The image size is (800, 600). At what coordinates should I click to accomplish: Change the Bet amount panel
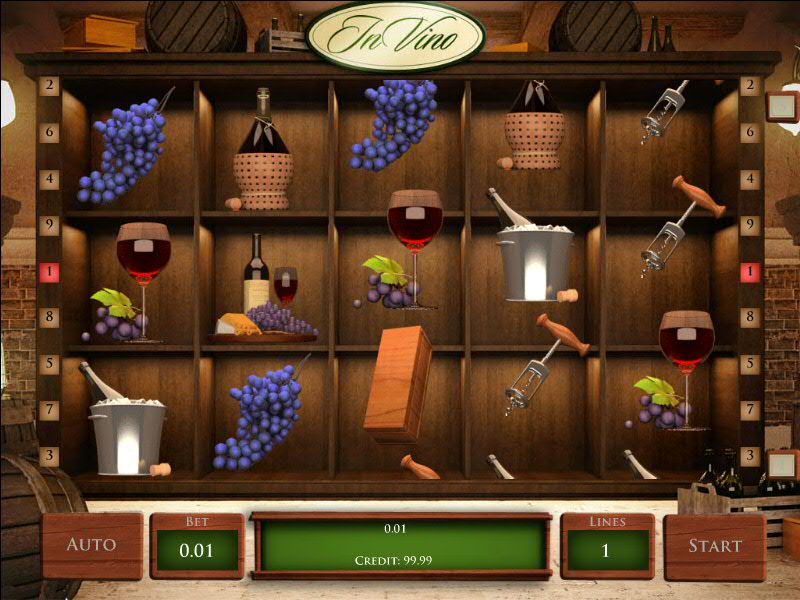point(197,547)
